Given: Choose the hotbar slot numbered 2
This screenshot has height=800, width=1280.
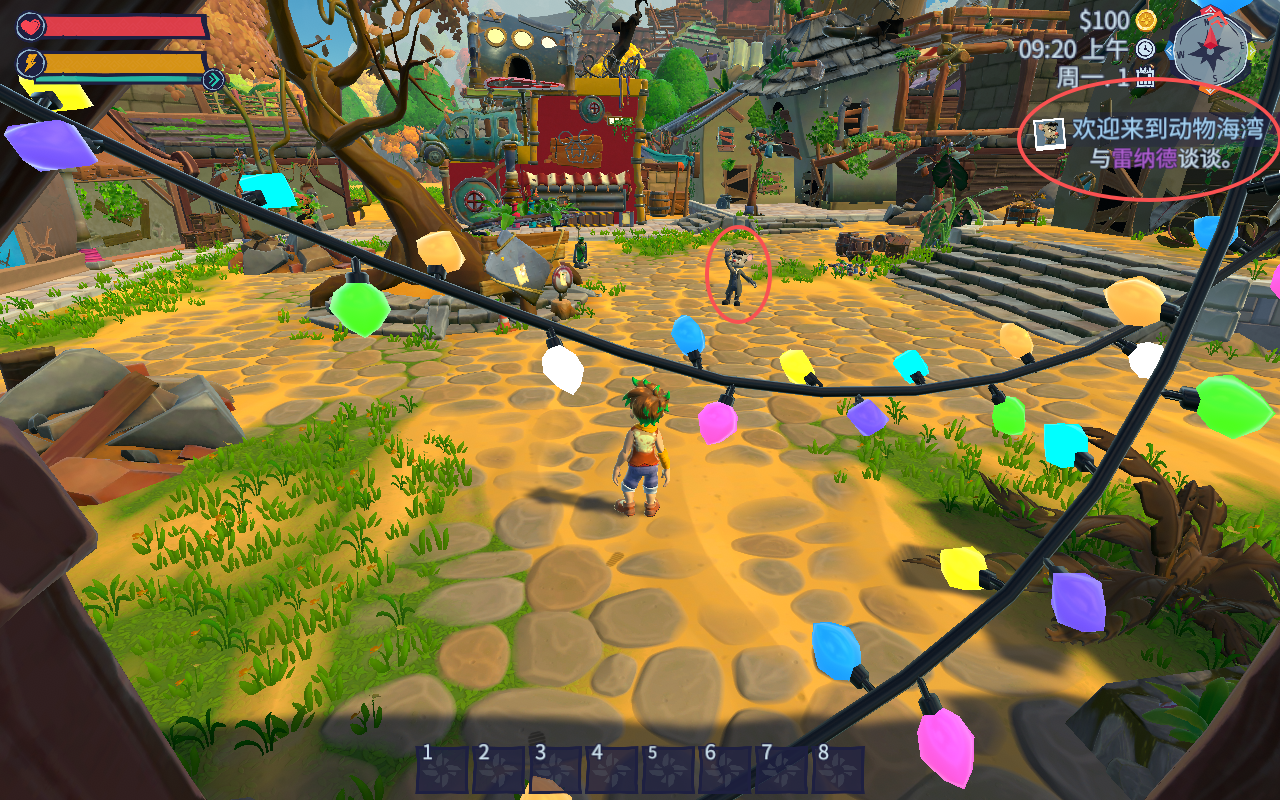Looking at the screenshot, I should [498, 770].
